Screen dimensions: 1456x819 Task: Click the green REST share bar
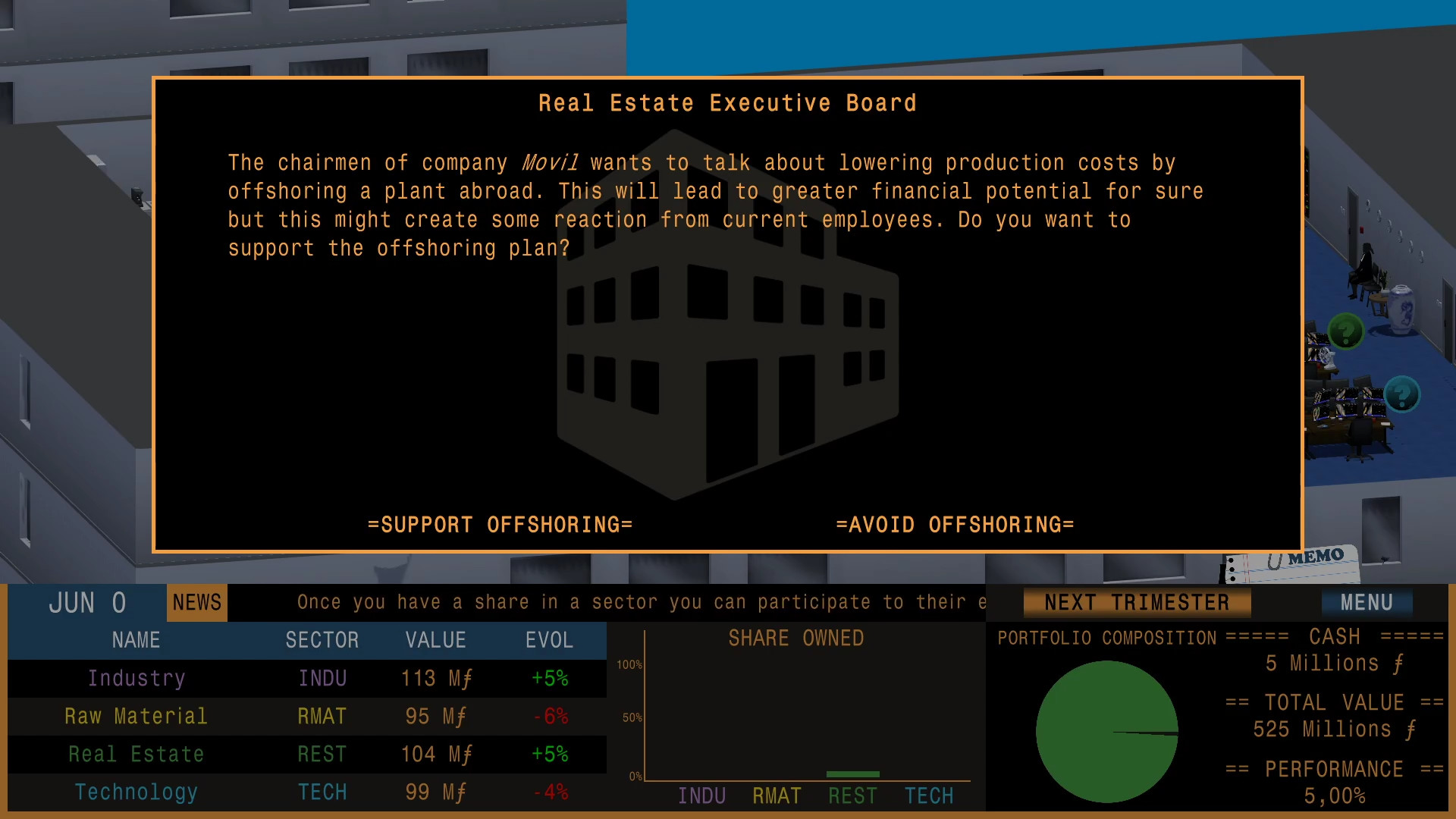pyautogui.click(x=852, y=774)
